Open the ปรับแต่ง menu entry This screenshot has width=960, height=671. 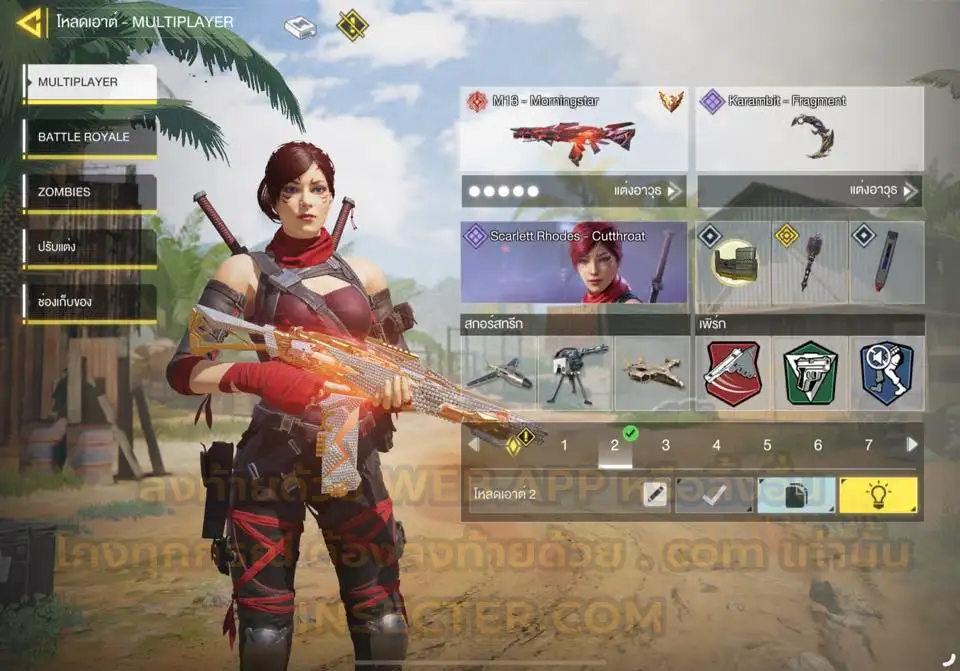pyautogui.click(x=90, y=247)
